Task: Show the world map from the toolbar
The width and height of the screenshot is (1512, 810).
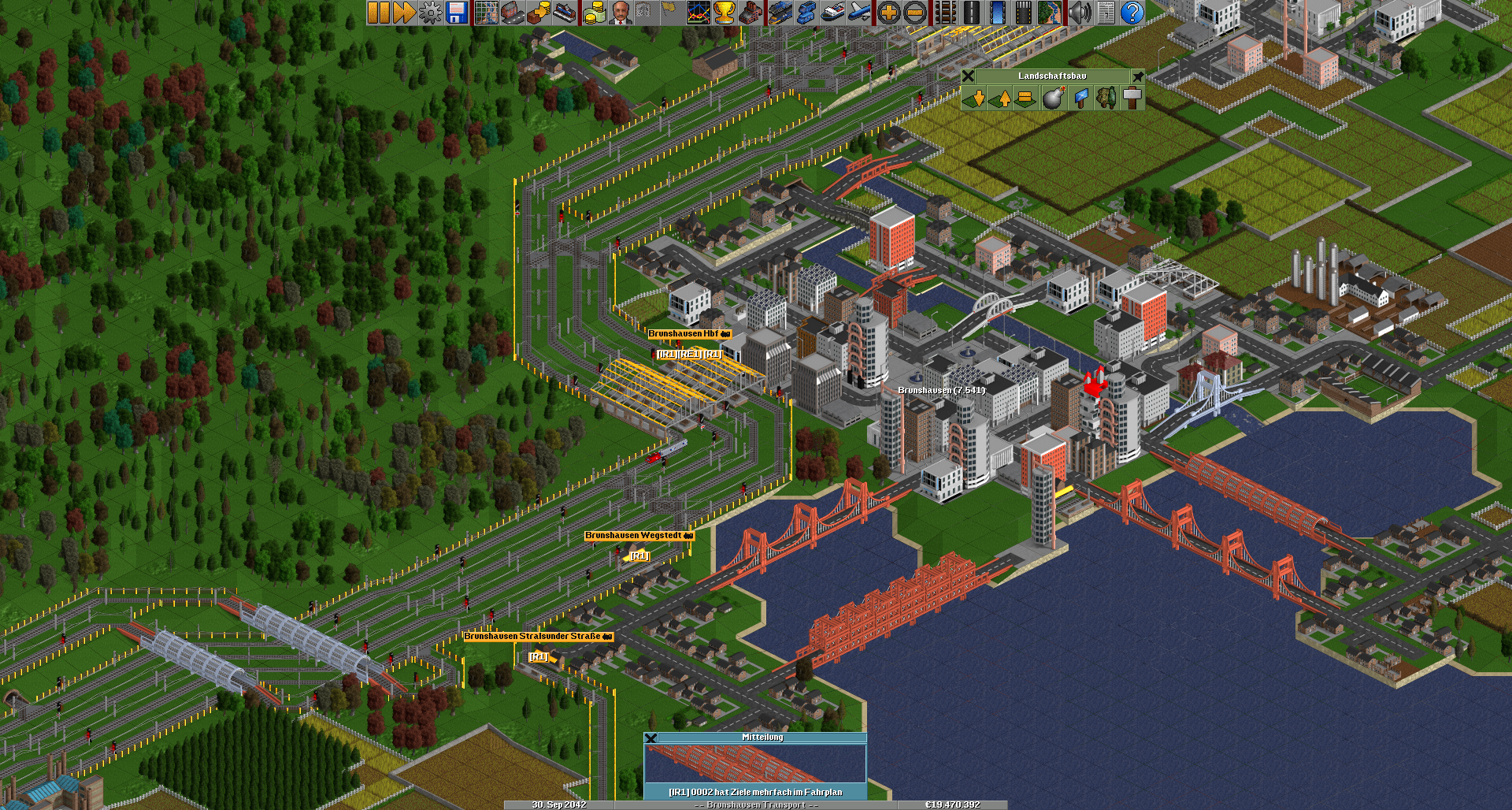Action: point(487,13)
